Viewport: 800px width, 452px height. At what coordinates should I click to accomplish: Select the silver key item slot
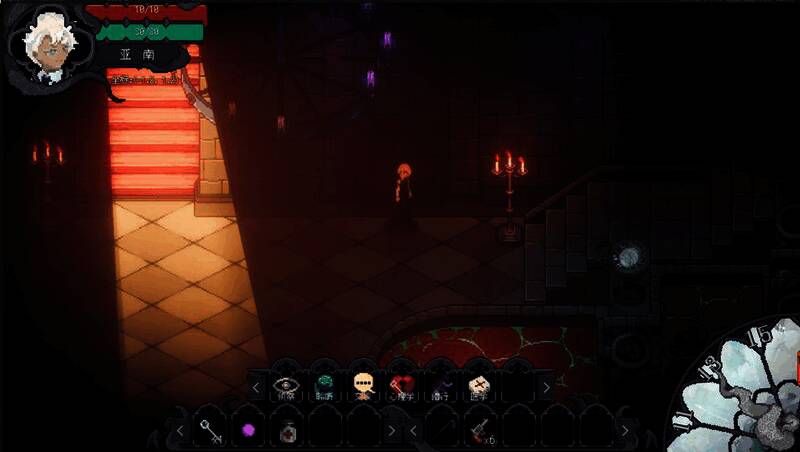(x=211, y=431)
